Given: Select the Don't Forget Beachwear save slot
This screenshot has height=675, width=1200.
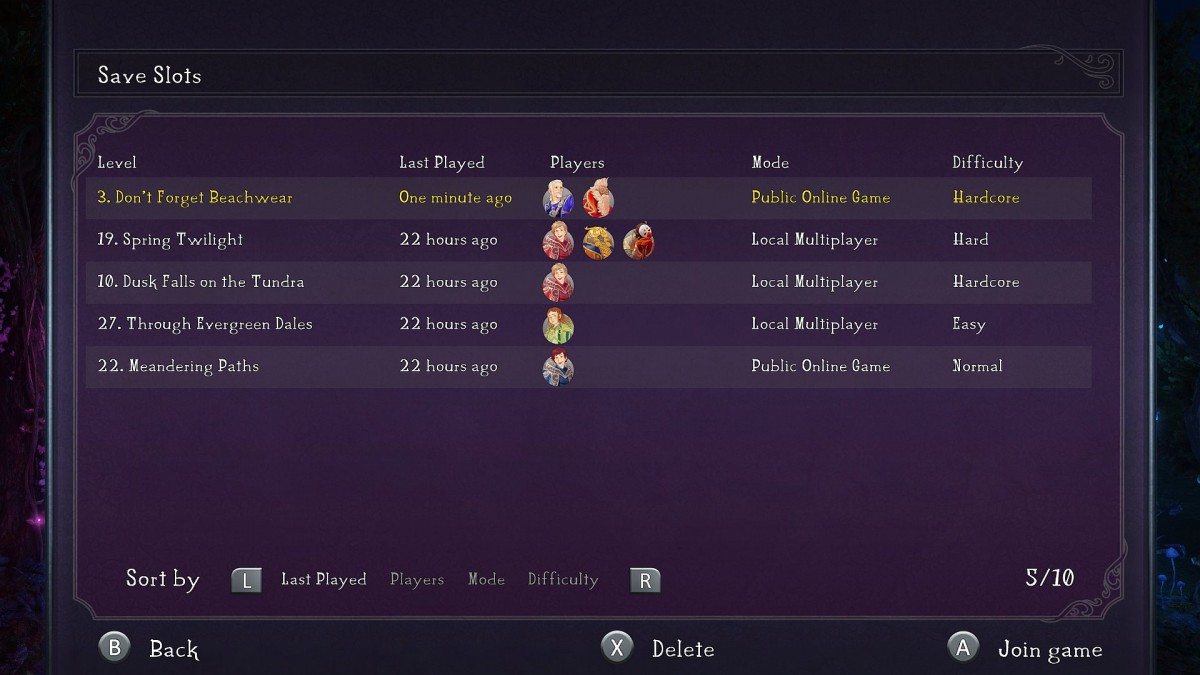Looking at the screenshot, I should click(195, 198).
